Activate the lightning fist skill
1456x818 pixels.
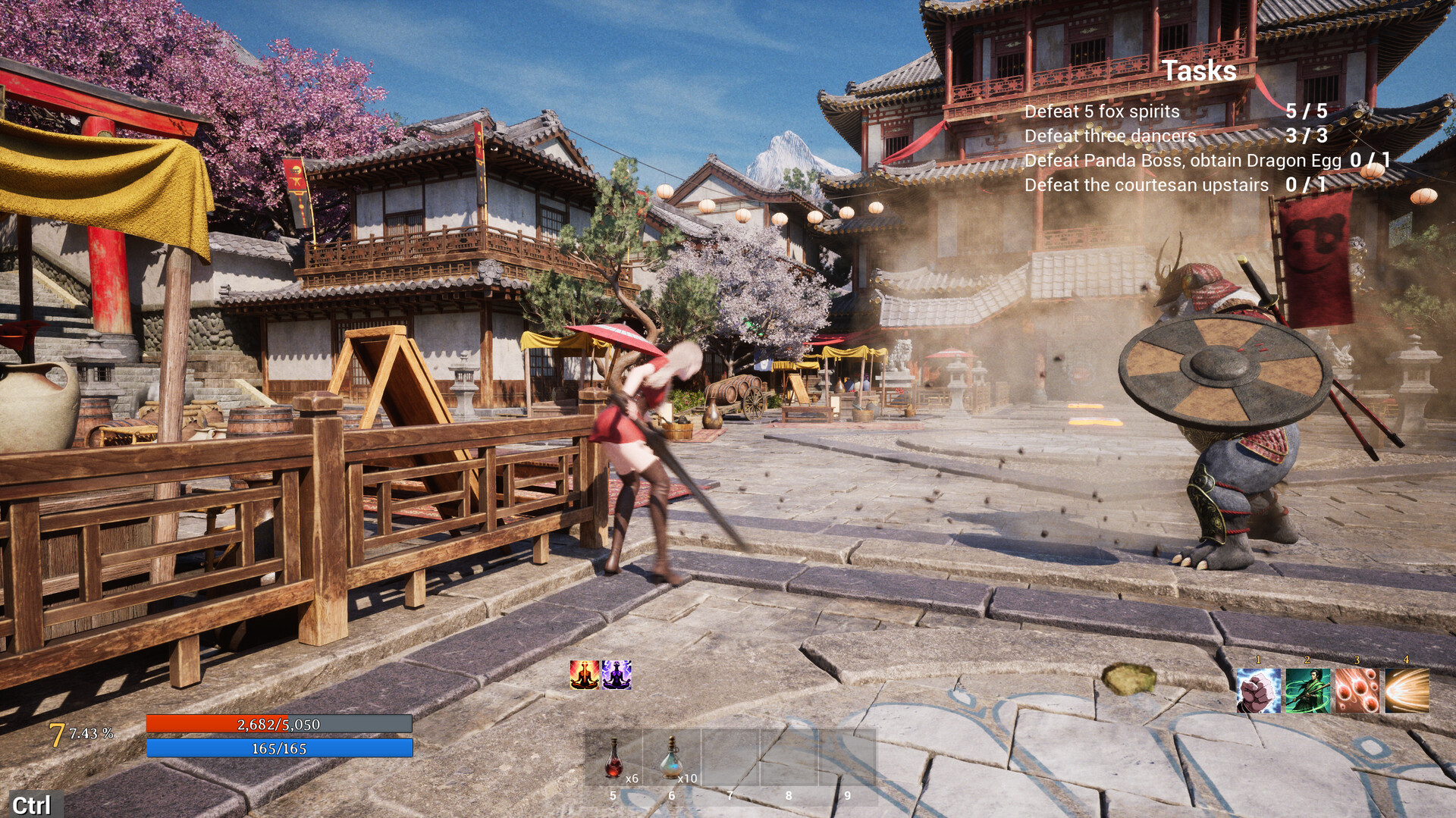coord(1258,691)
